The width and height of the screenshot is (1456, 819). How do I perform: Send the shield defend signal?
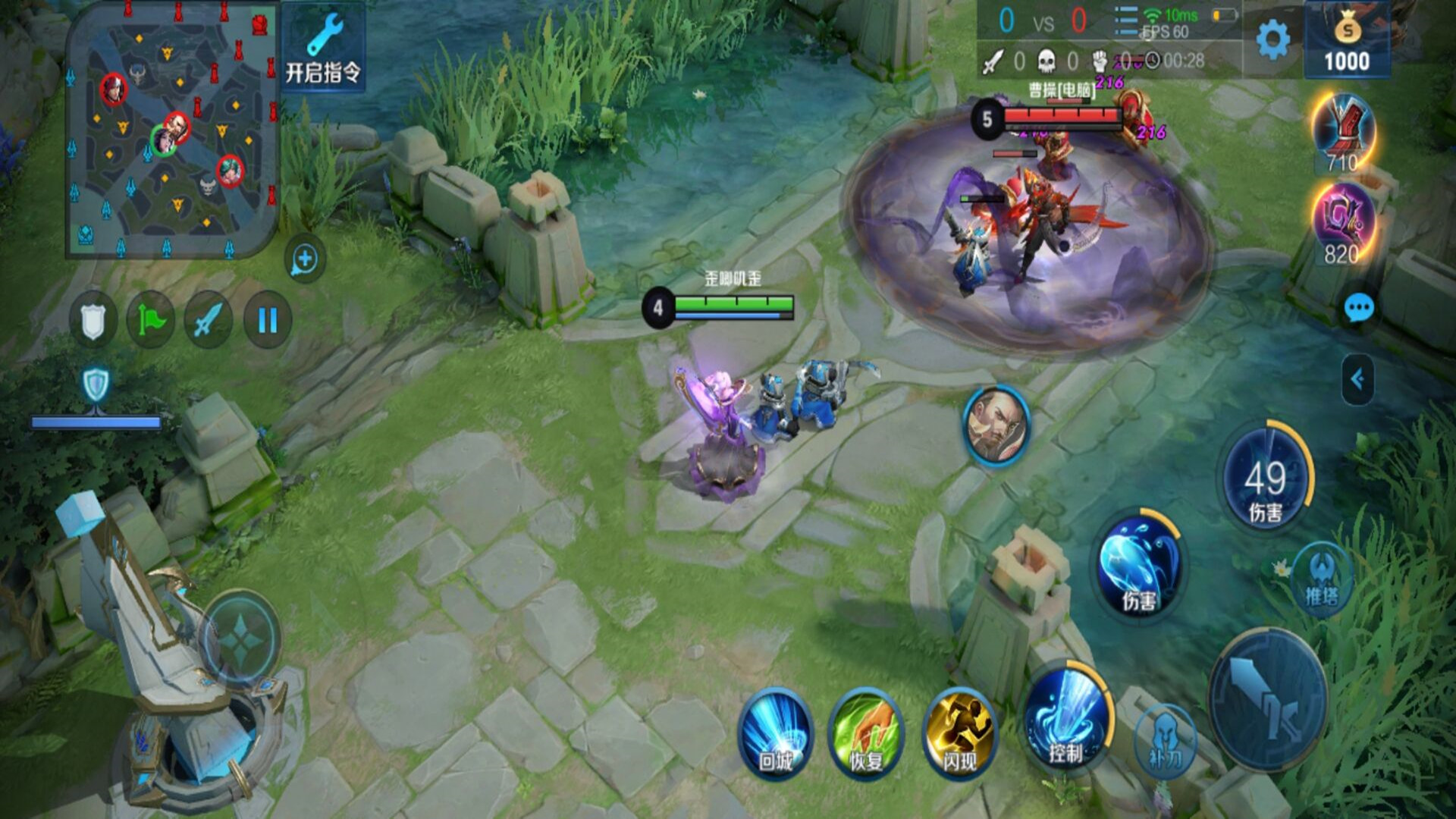click(x=93, y=321)
